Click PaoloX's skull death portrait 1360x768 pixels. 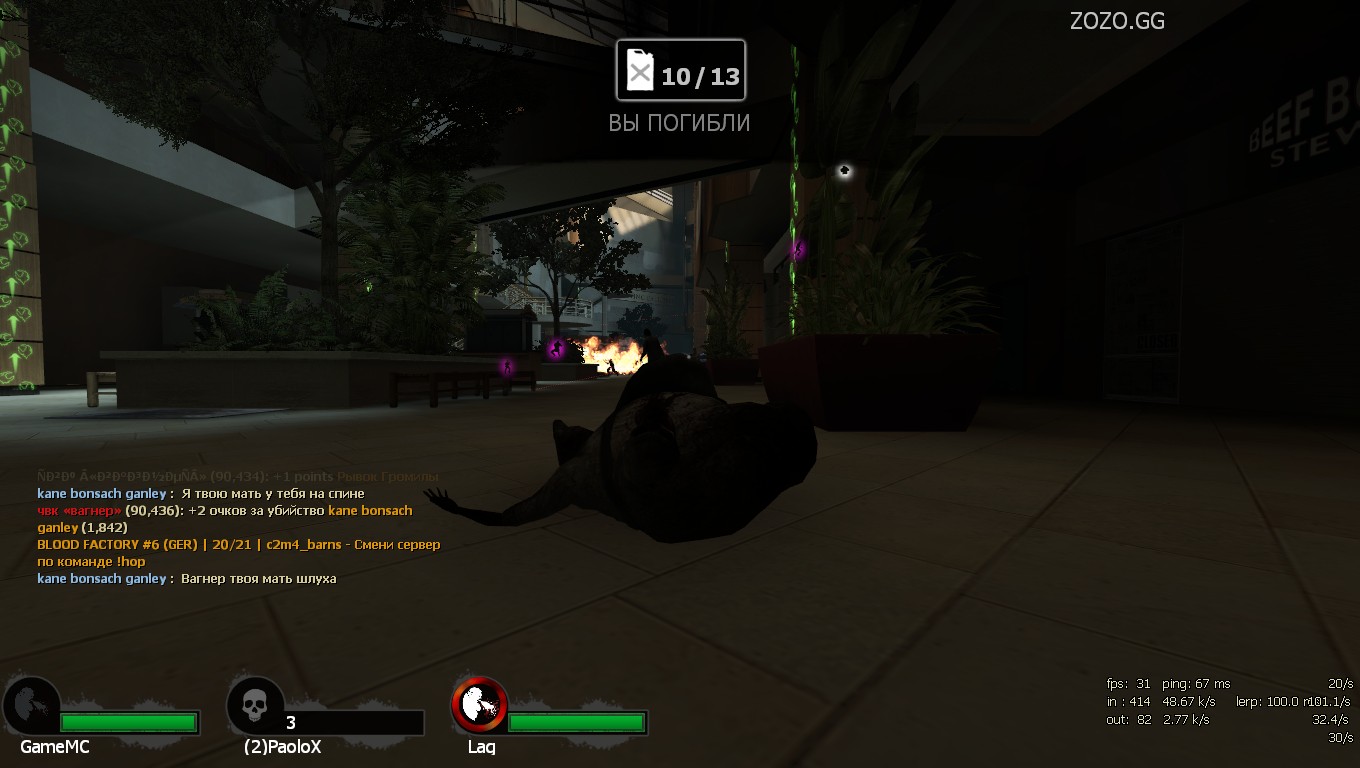pyautogui.click(x=256, y=706)
